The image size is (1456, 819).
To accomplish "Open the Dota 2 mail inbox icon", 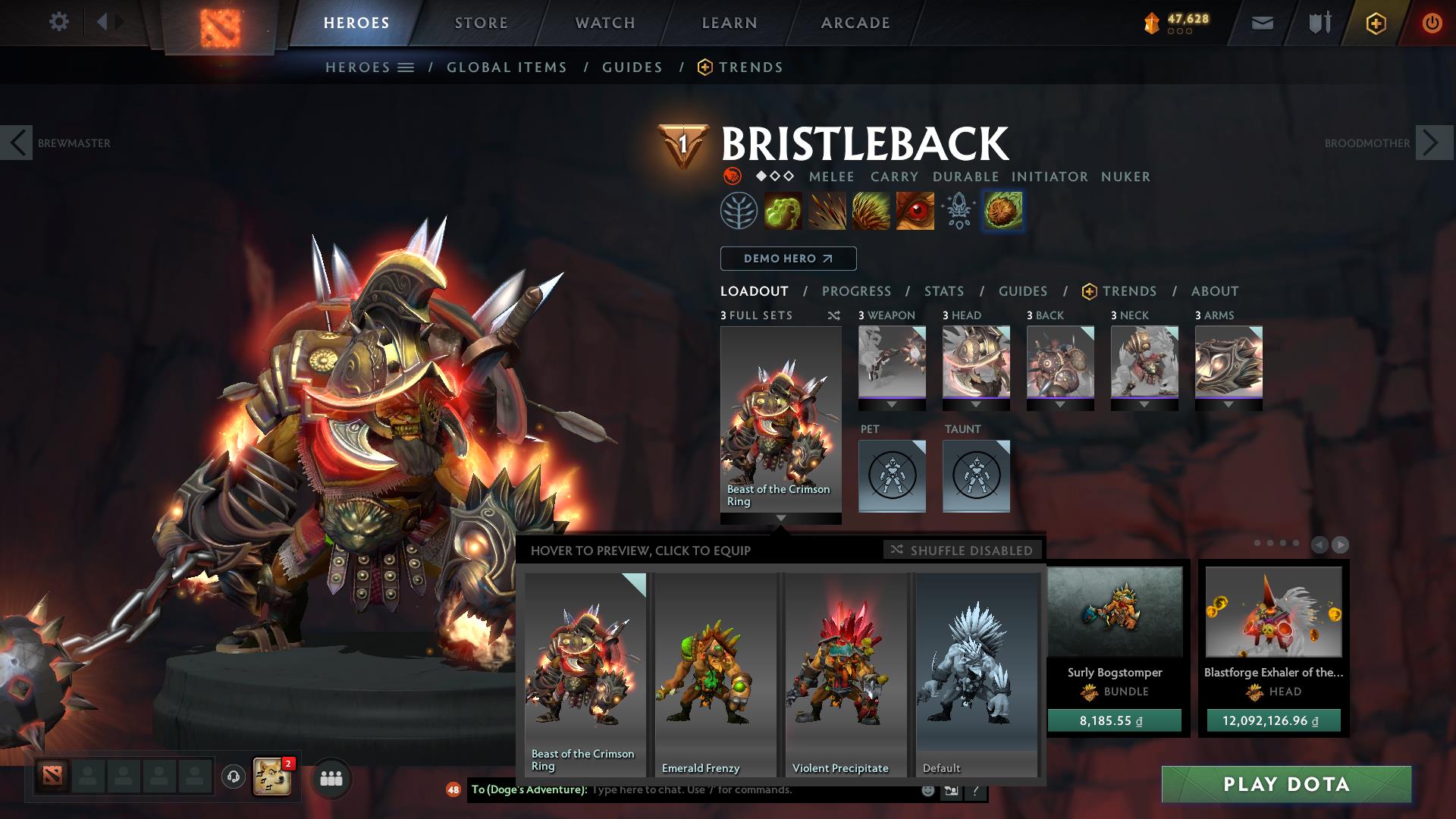I will [x=1261, y=23].
